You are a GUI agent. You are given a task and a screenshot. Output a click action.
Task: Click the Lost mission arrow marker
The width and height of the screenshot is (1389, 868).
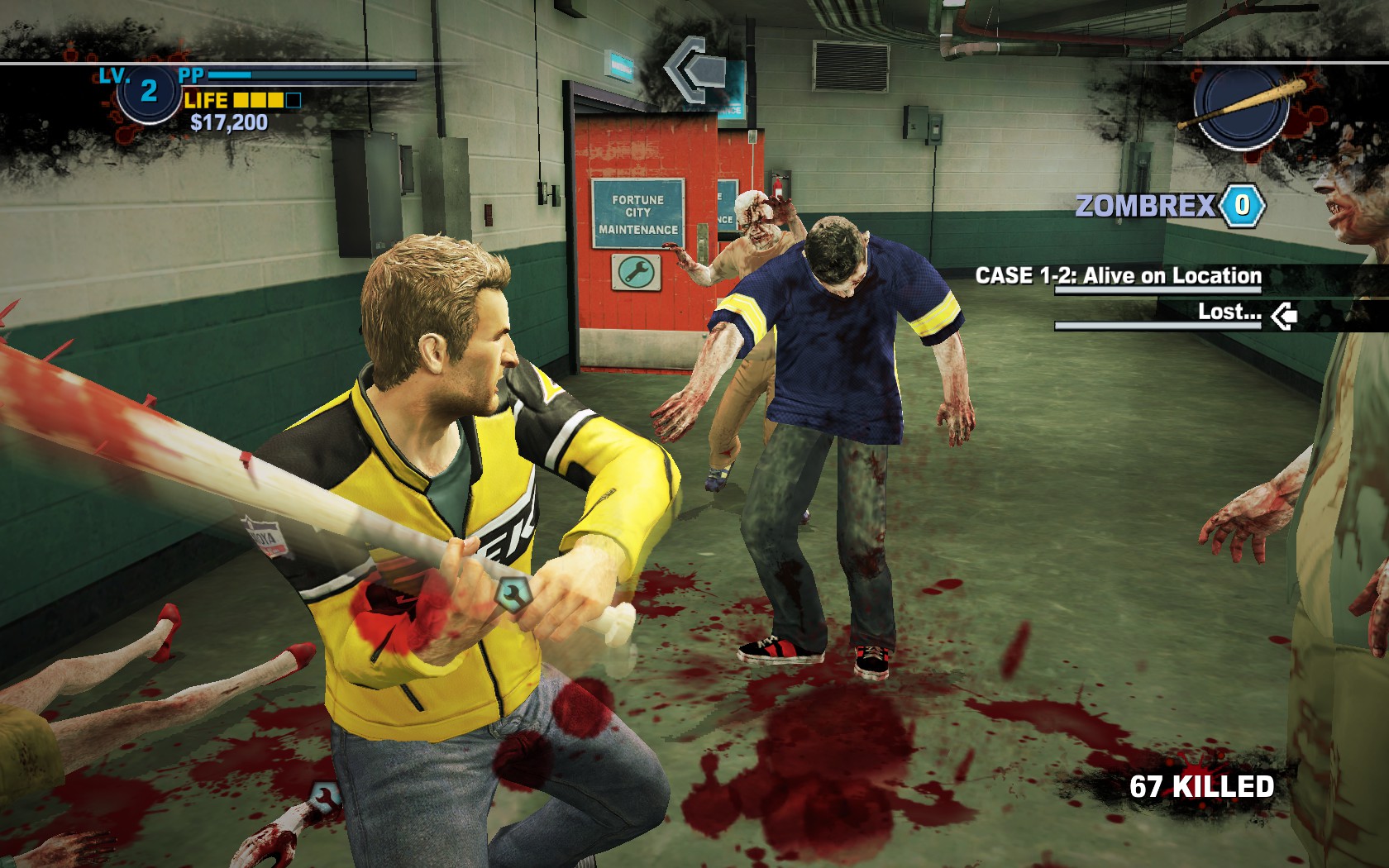(1284, 314)
